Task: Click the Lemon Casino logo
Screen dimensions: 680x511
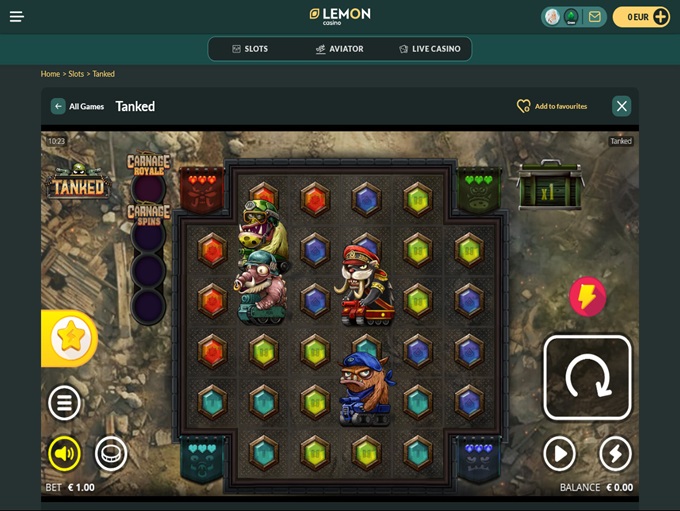Action: pos(340,16)
